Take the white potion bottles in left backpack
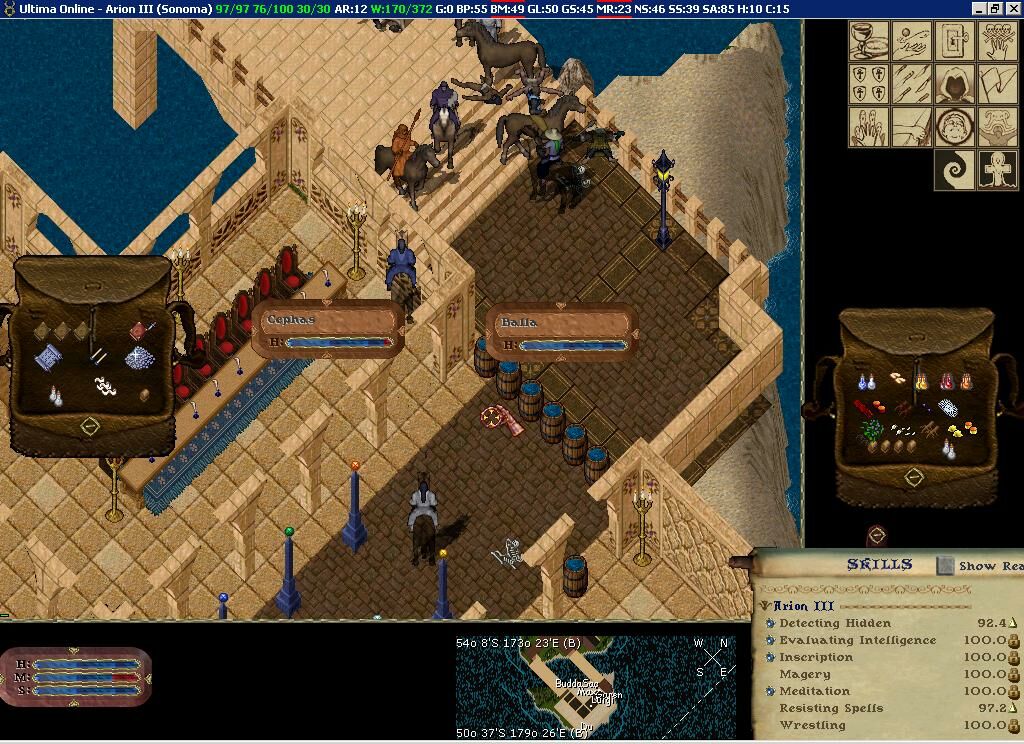 (57, 396)
